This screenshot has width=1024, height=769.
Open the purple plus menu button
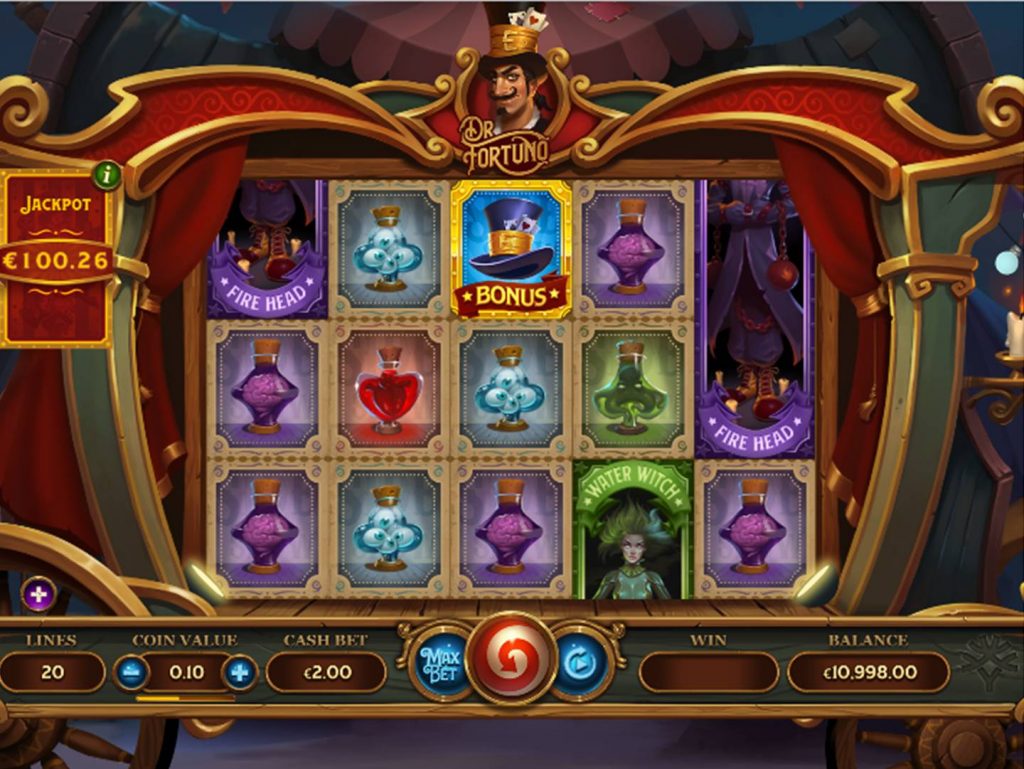pos(38,595)
